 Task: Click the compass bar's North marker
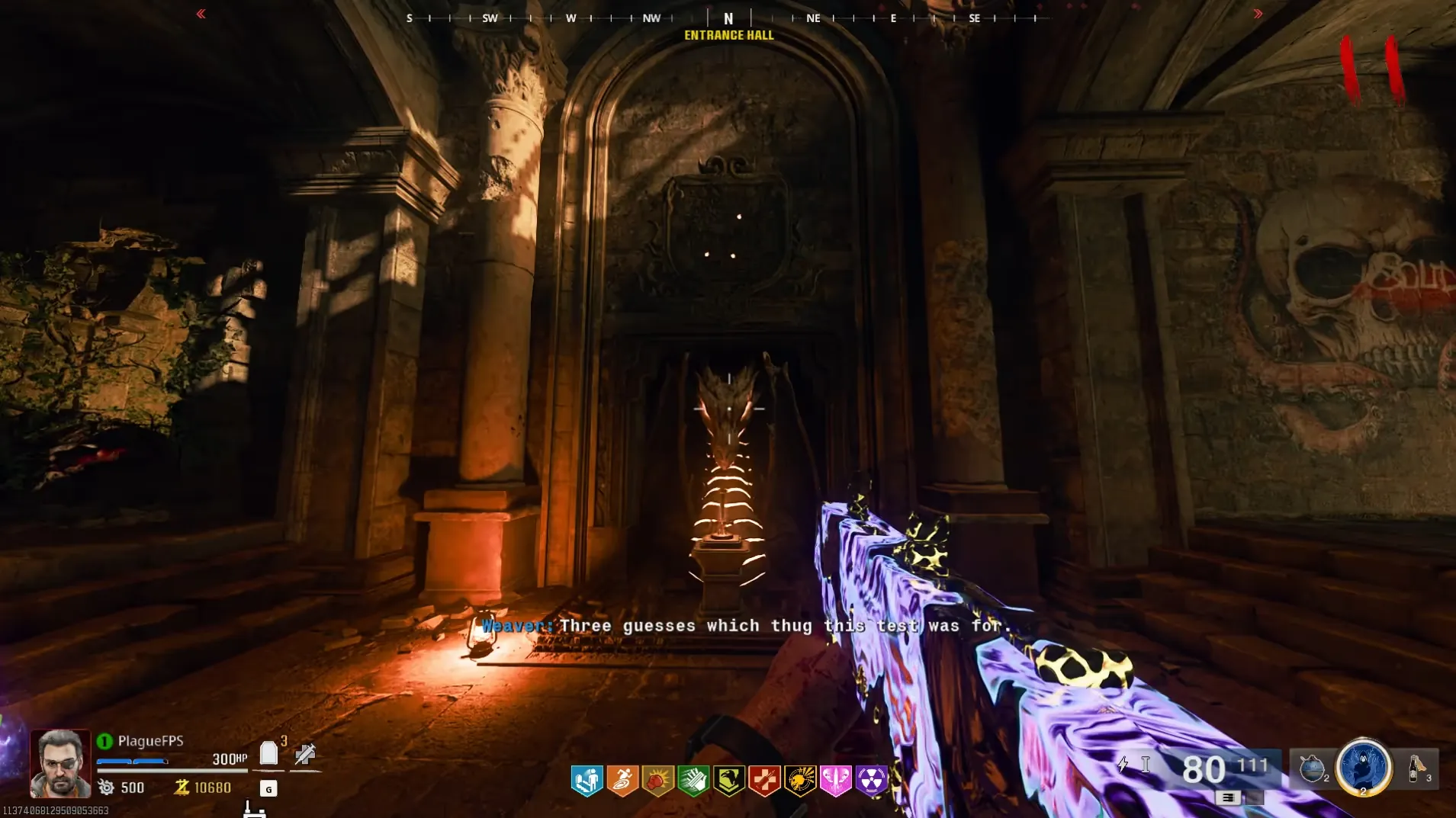click(x=728, y=18)
